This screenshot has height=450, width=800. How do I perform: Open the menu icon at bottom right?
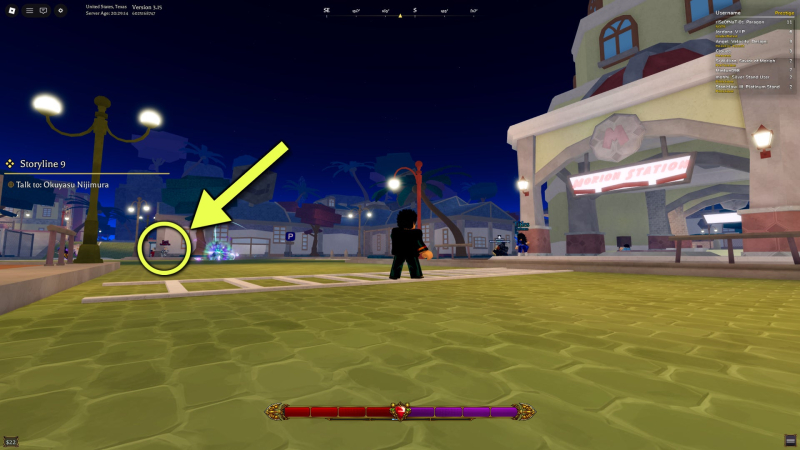tap(790, 440)
